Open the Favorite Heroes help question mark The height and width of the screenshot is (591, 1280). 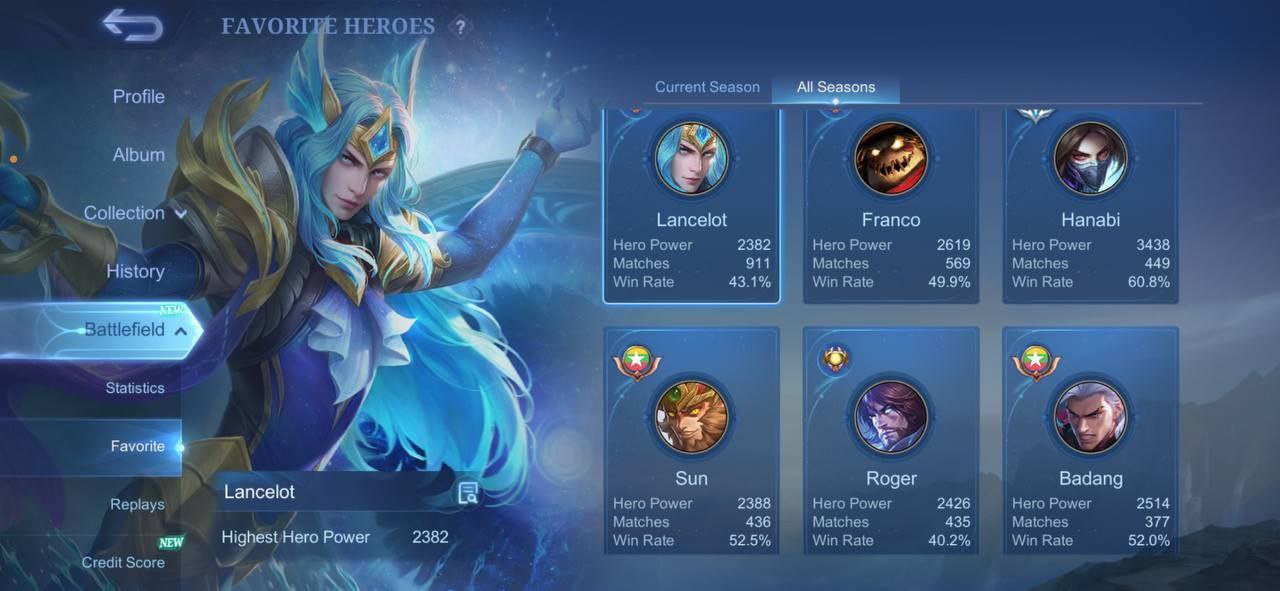point(460,28)
